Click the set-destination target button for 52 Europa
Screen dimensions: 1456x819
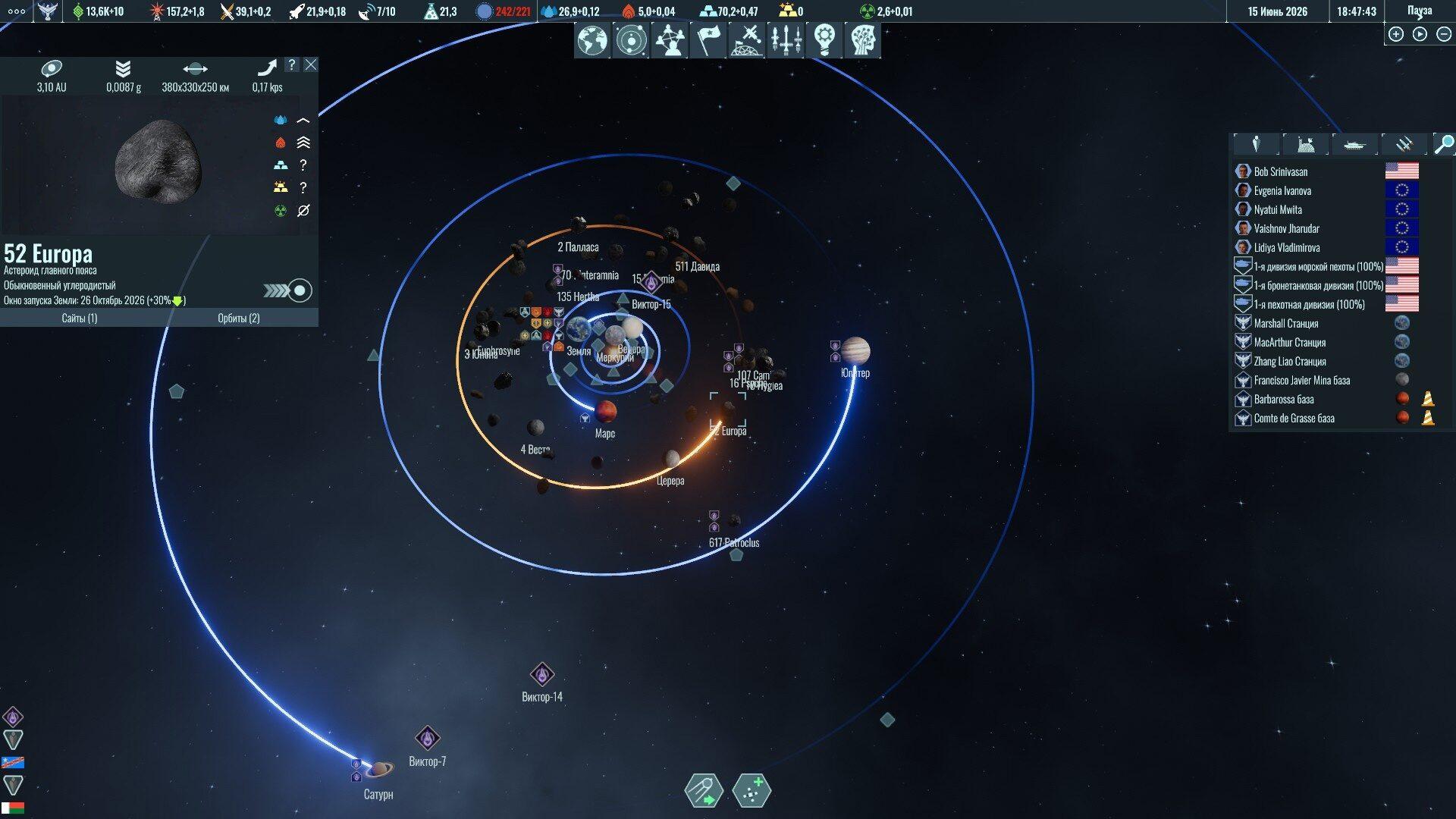(x=300, y=290)
